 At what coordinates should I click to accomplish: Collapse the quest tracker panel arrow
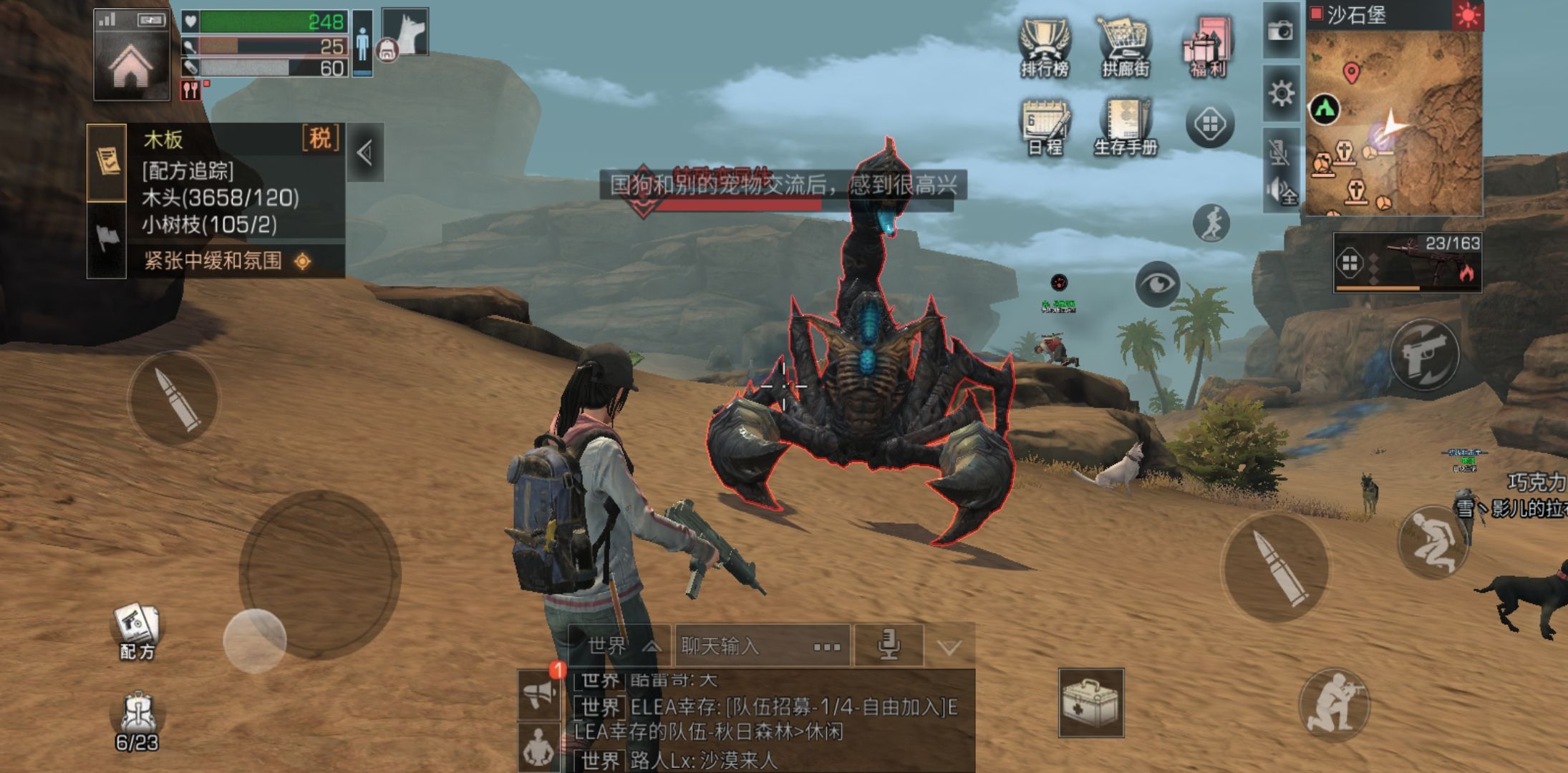(x=365, y=152)
